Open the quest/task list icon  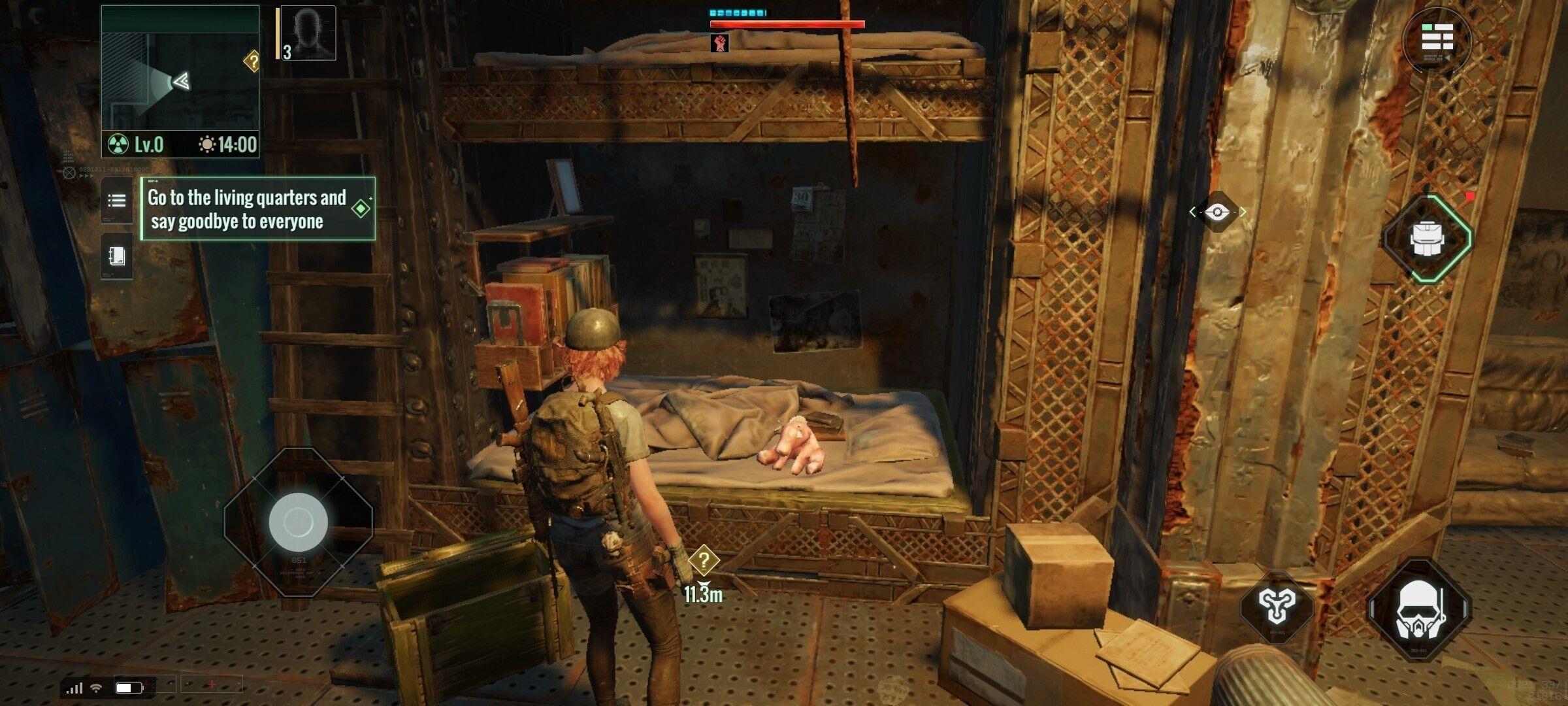coord(116,201)
